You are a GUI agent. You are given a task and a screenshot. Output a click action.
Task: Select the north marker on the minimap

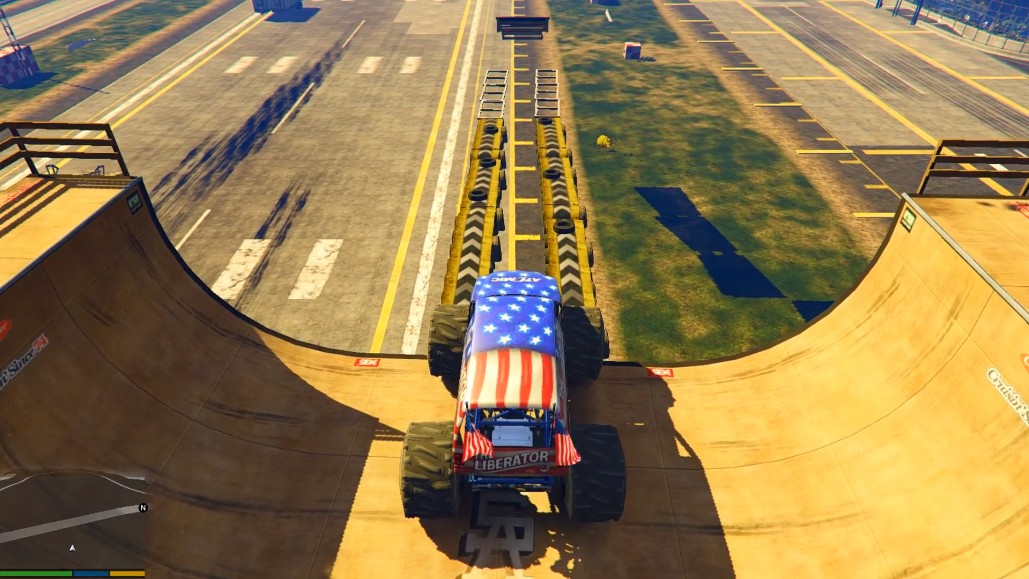[142, 508]
